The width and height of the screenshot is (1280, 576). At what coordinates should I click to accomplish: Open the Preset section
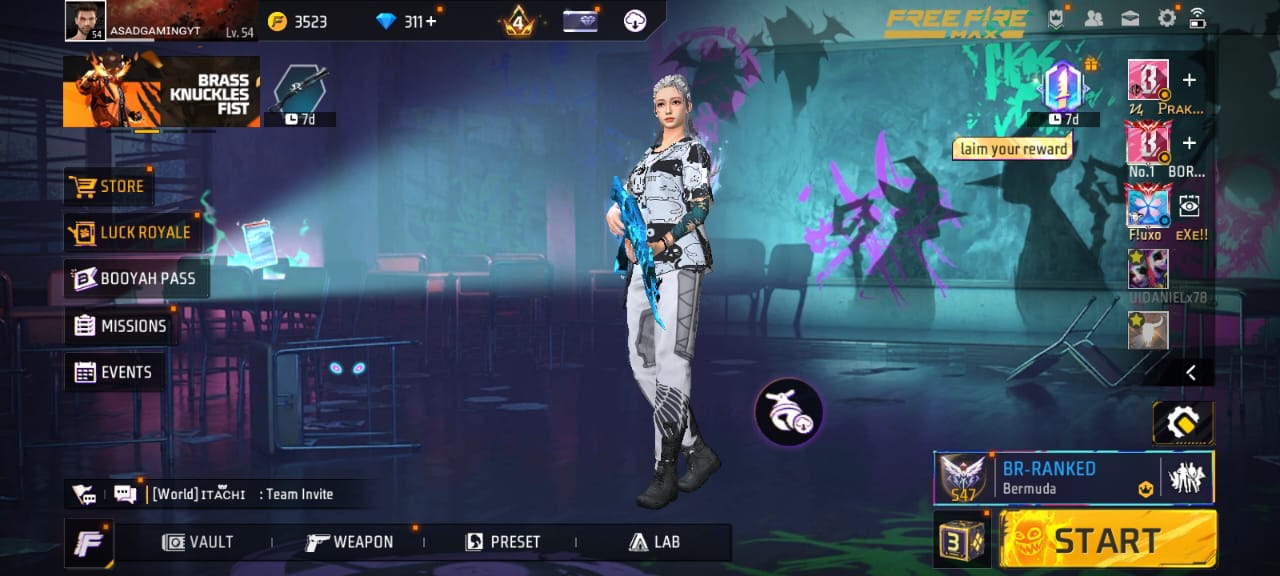[503, 542]
